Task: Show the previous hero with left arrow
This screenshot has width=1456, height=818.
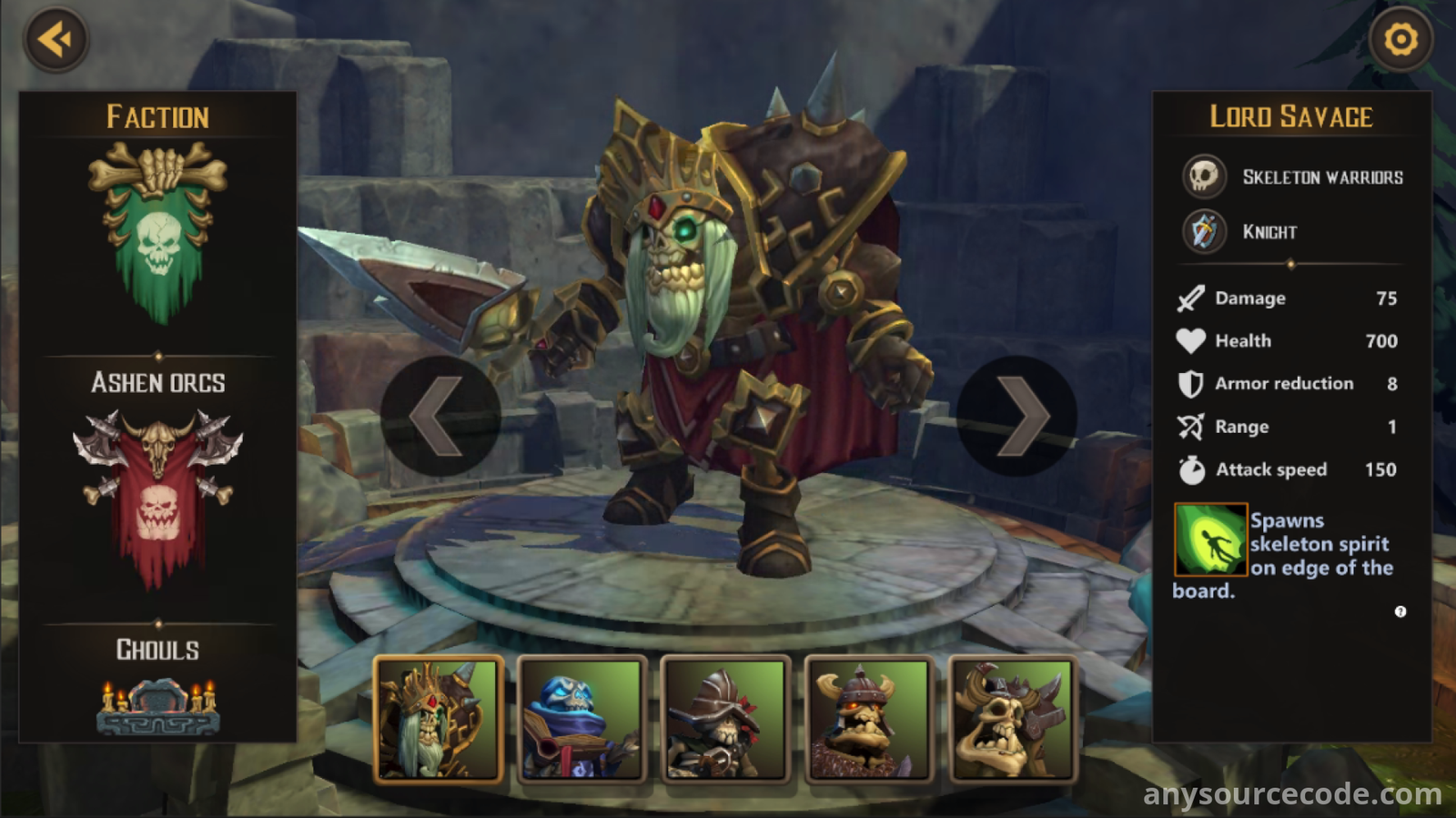Action: coord(440,416)
